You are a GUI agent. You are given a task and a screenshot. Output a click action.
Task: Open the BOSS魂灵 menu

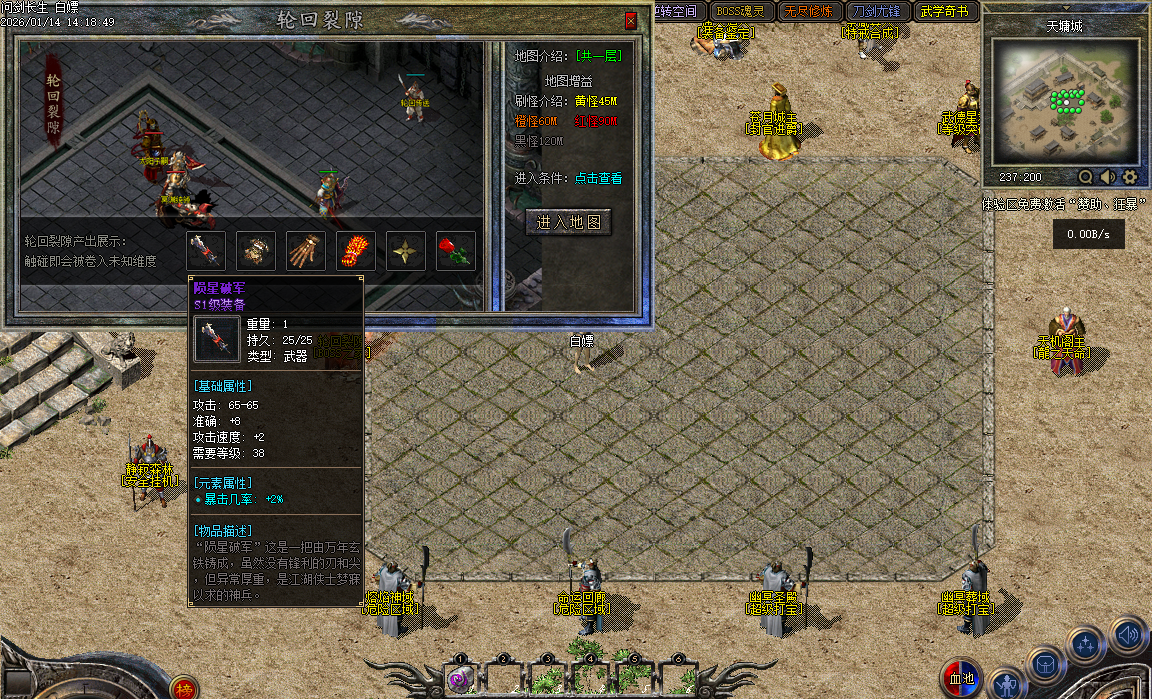(x=741, y=12)
